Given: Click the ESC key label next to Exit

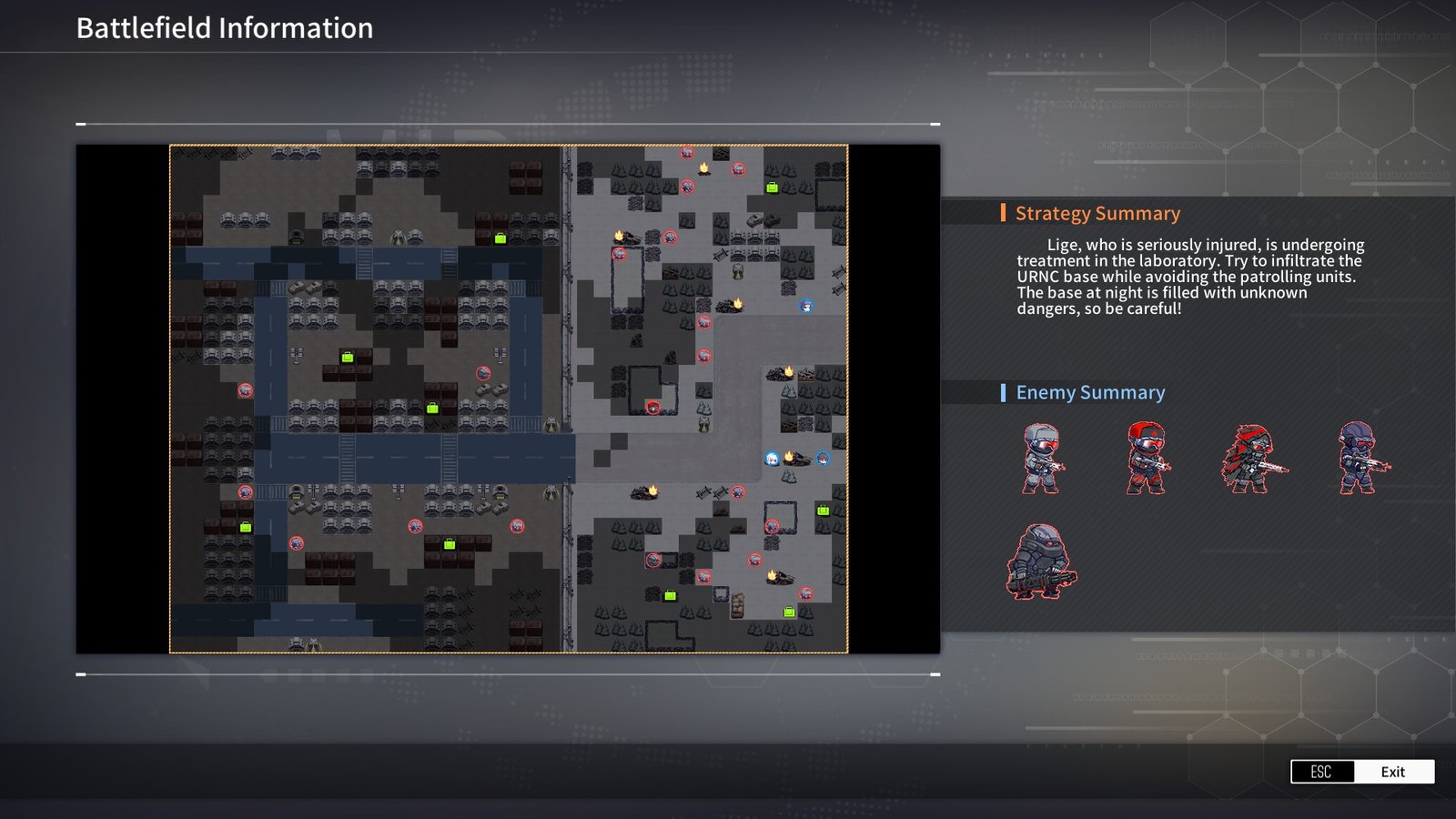Looking at the screenshot, I should (x=1320, y=771).
